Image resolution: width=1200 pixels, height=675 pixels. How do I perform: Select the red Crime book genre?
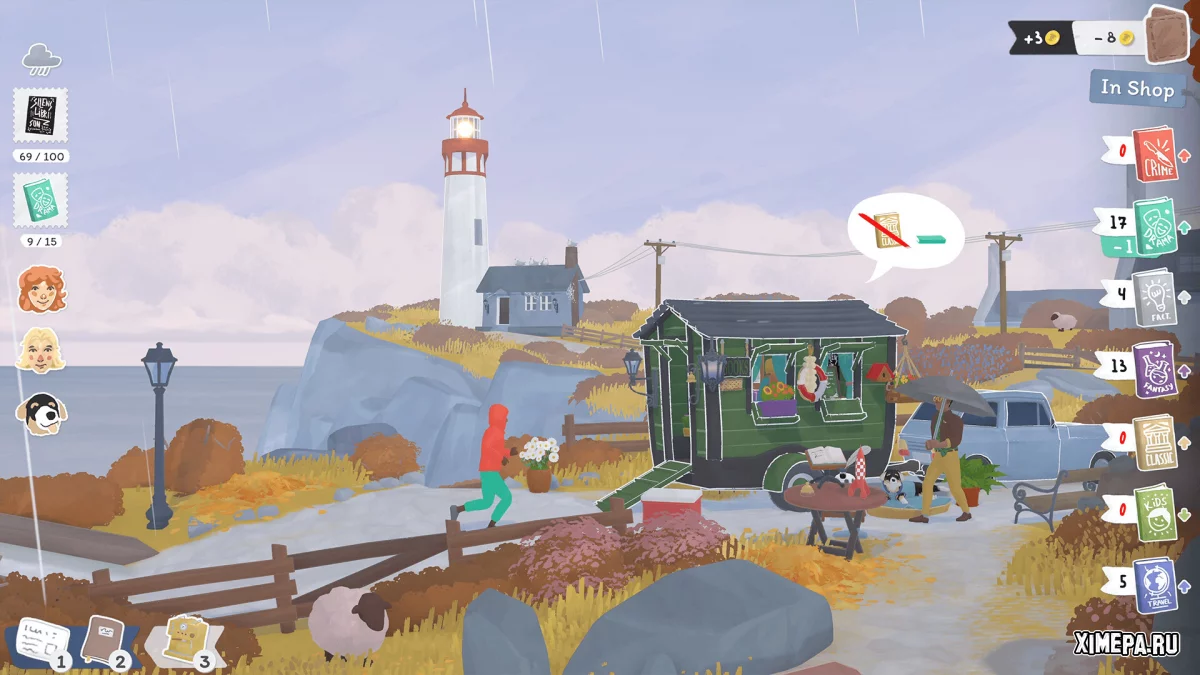1154,153
